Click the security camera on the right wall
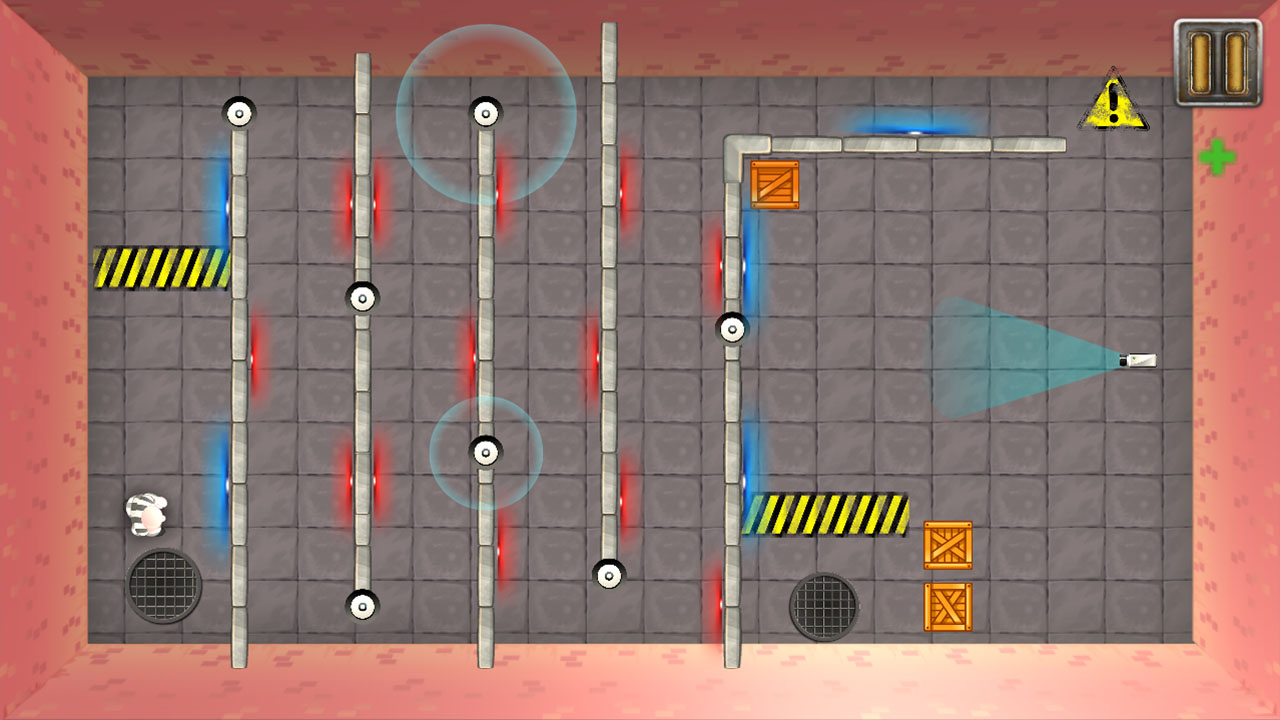Image resolution: width=1280 pixels, height=720 pixels. click(1134, 360)
